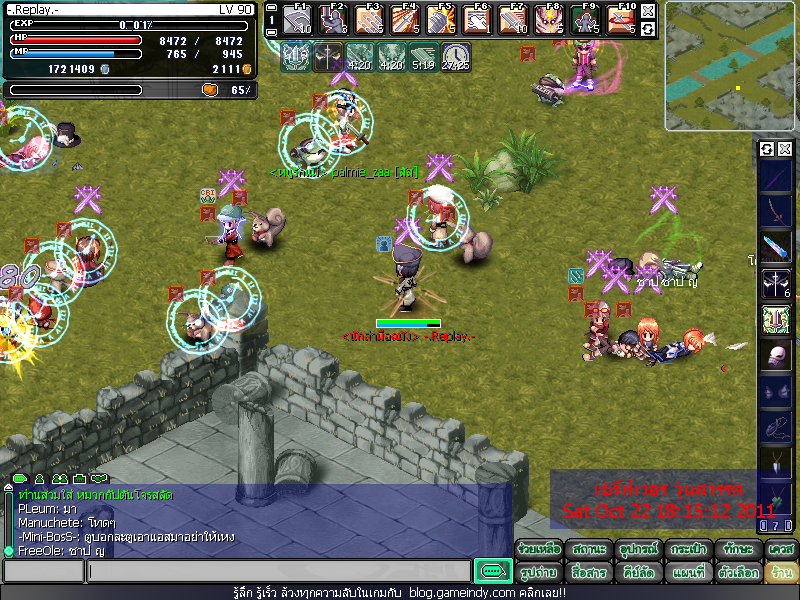Use the F5 skill slot
Viewport: 800px width, 600px height.
point(441,19)
